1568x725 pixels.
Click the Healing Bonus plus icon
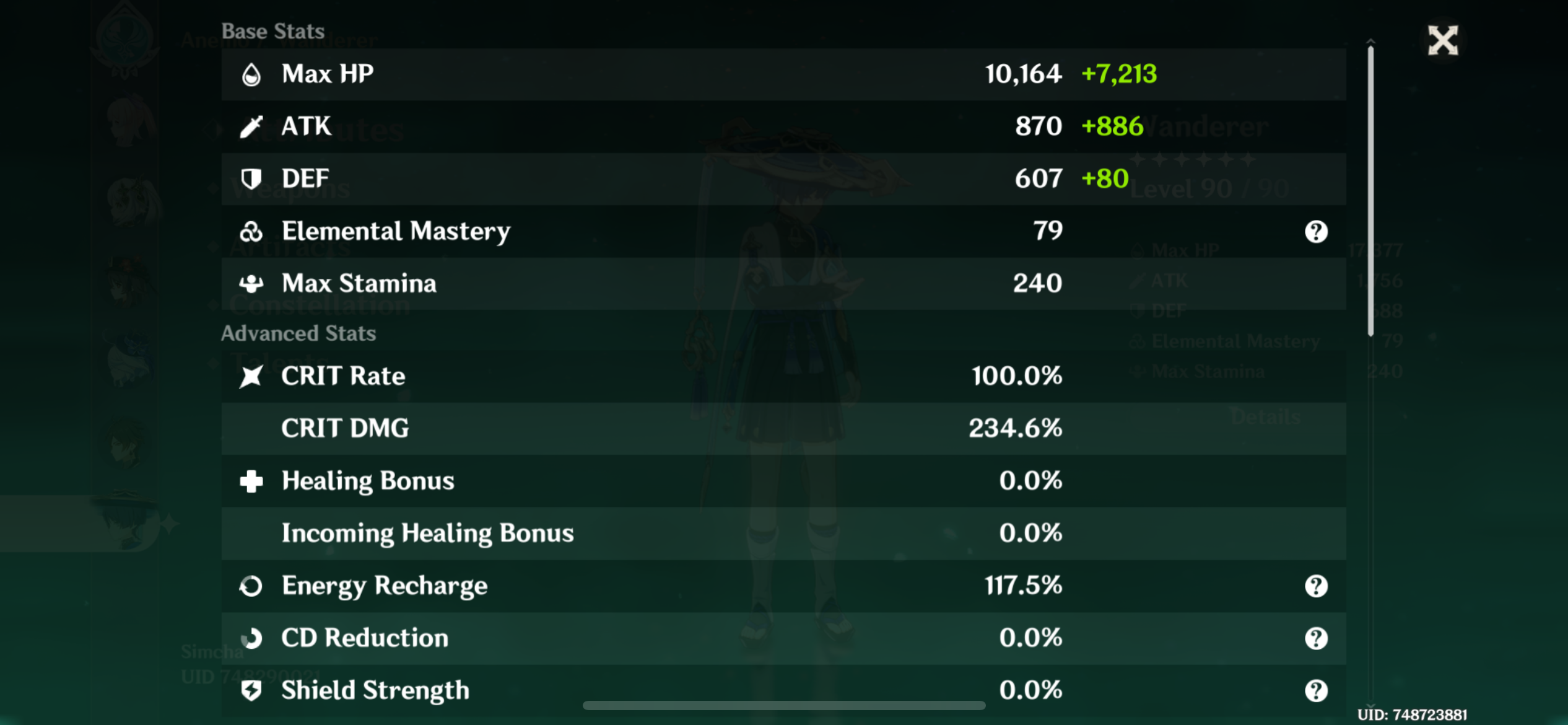[x=251, y=480]
